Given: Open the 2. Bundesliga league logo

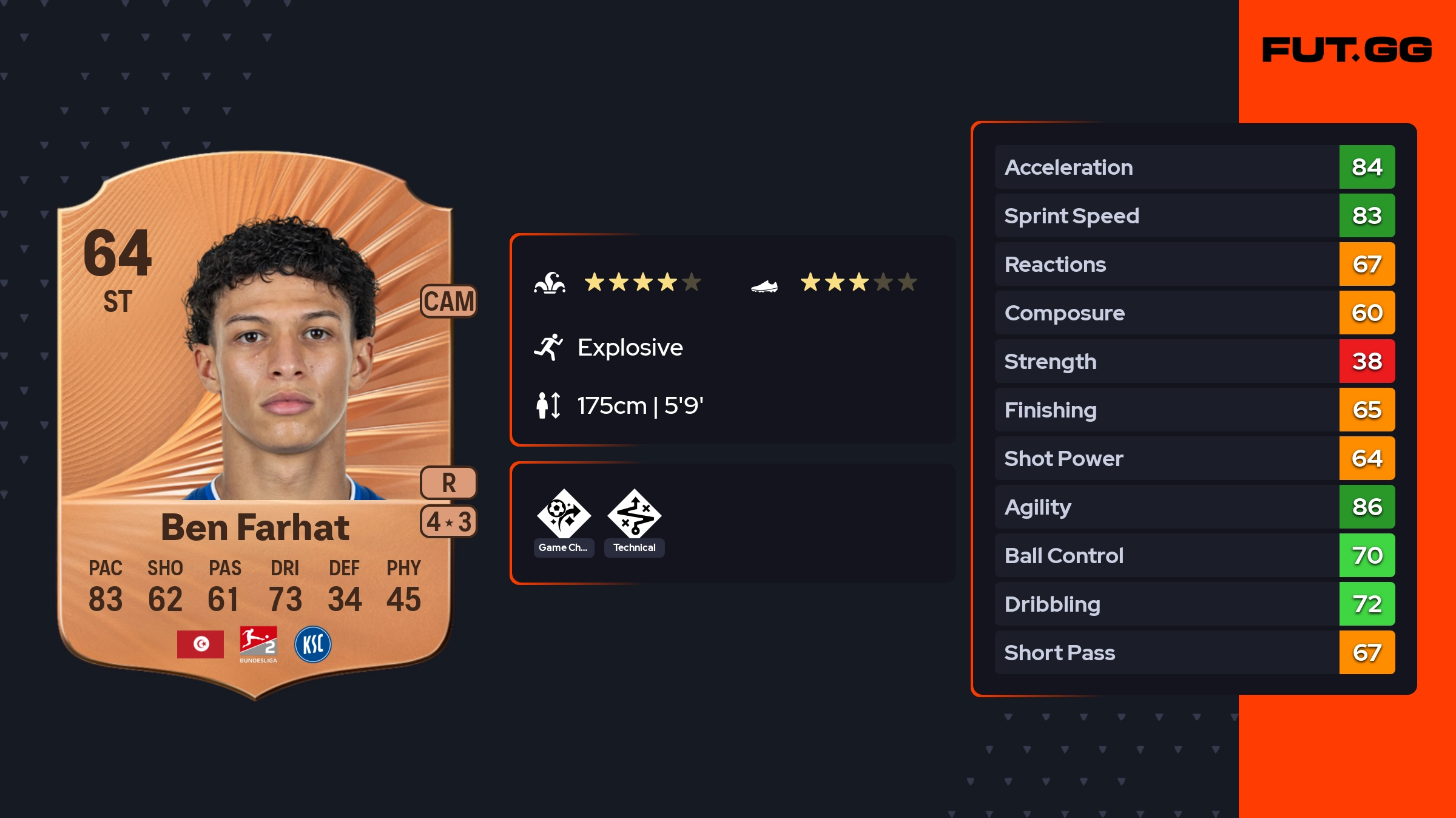Looking at the screenshot, I should (258, 643).
